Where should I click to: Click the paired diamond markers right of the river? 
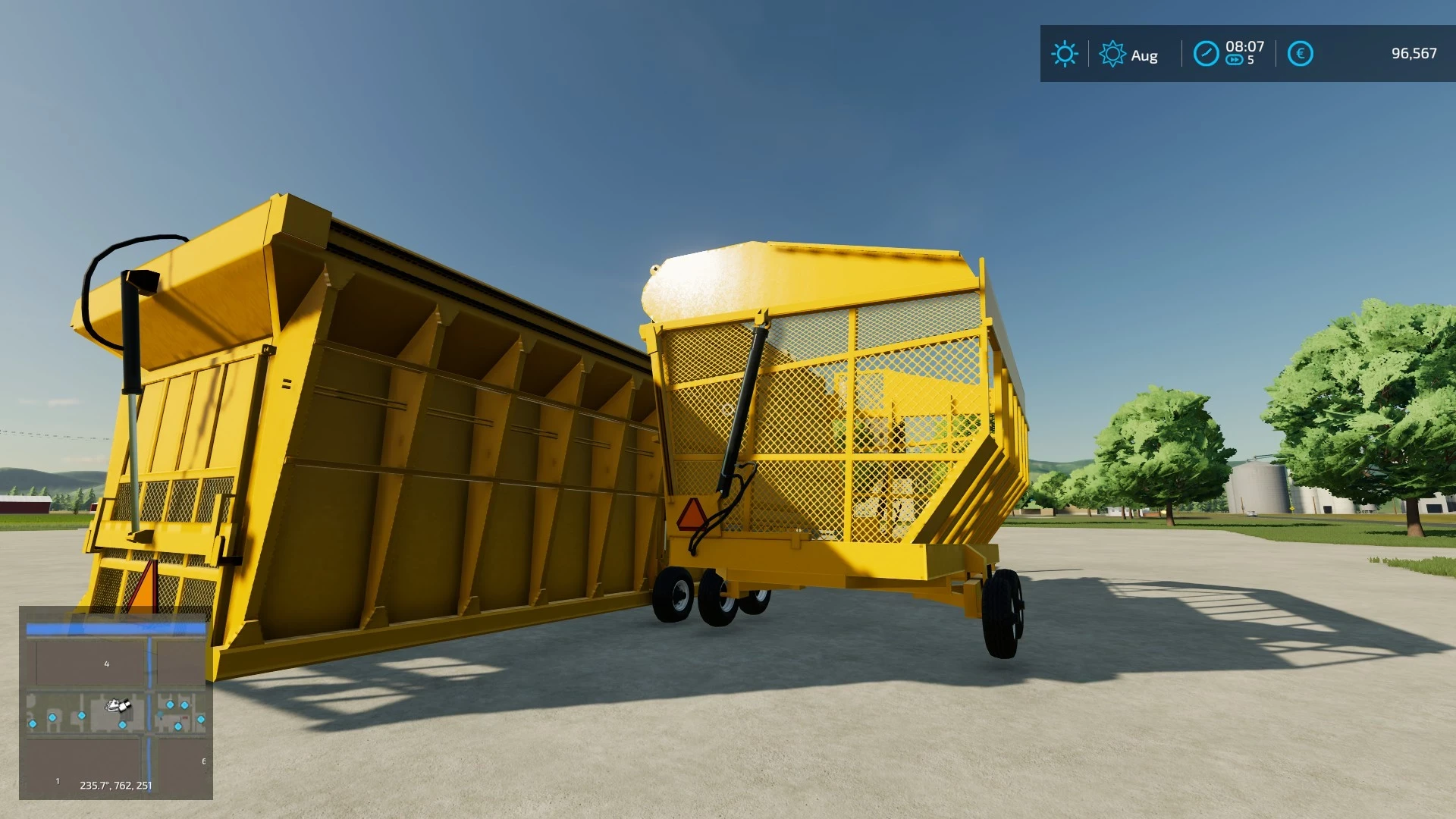[177, 704]
